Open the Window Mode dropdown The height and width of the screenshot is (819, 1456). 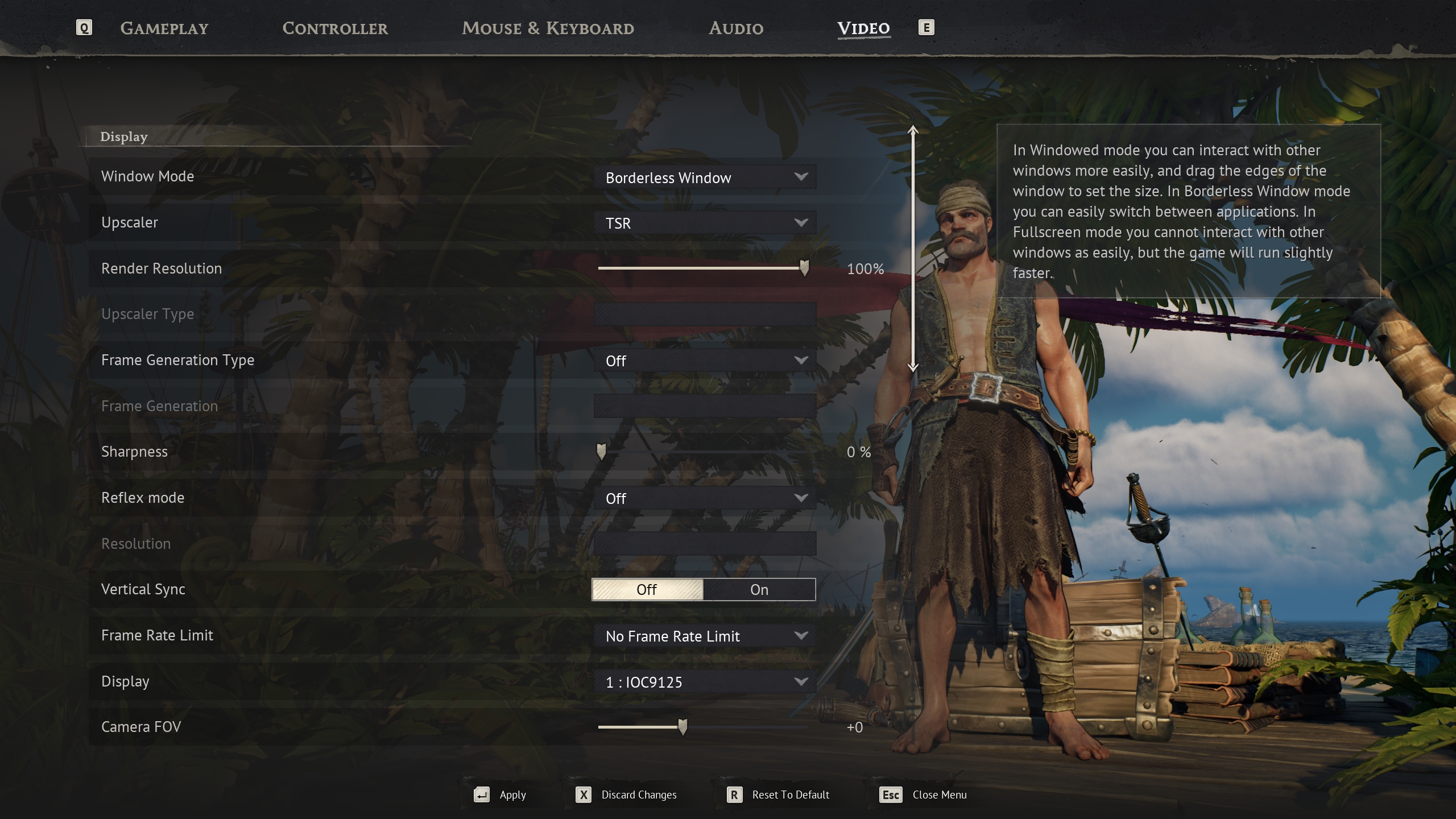(704, 177)
